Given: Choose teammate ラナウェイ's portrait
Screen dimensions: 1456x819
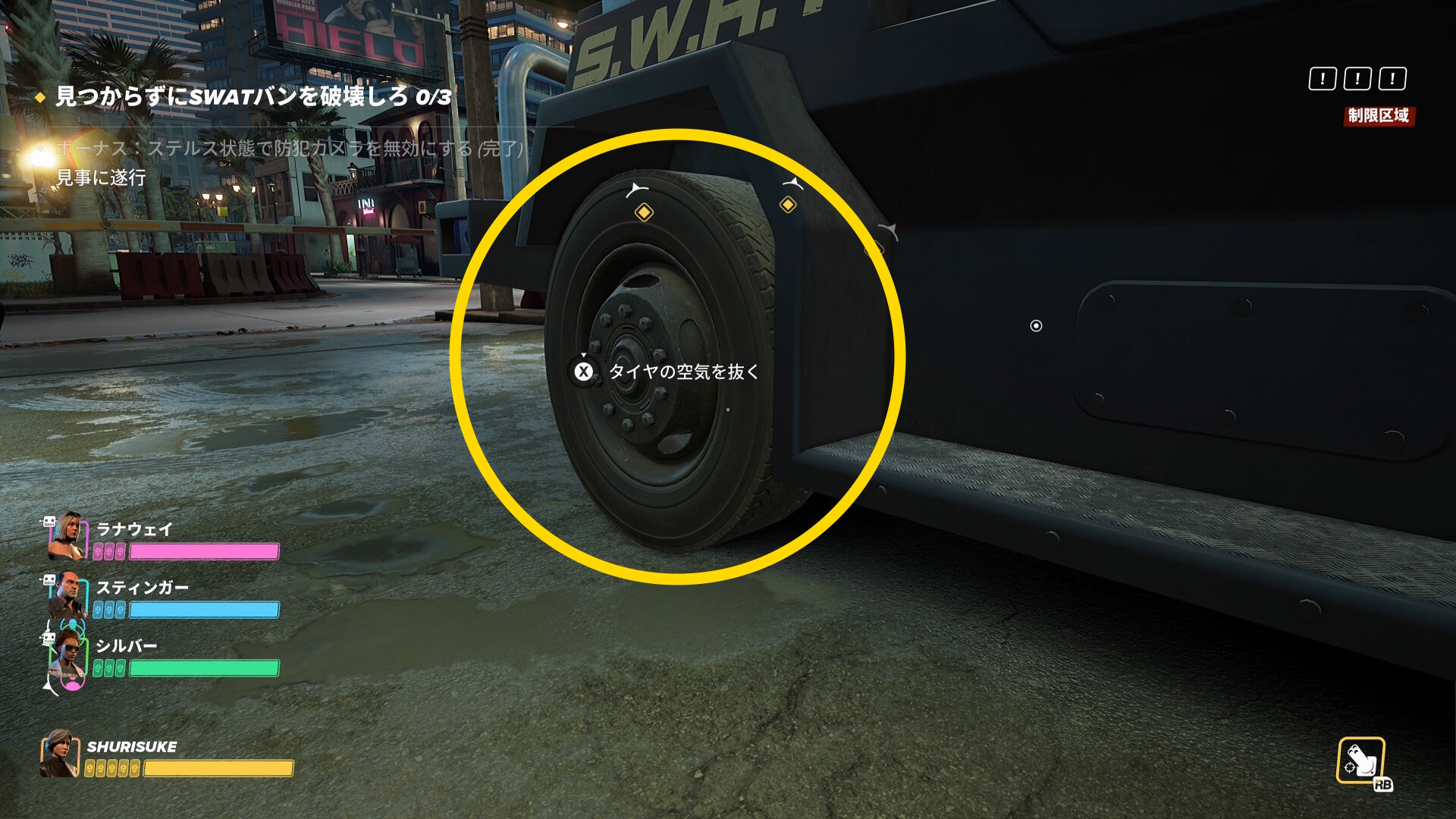Looking at the screenshot, I should (67, 536).
